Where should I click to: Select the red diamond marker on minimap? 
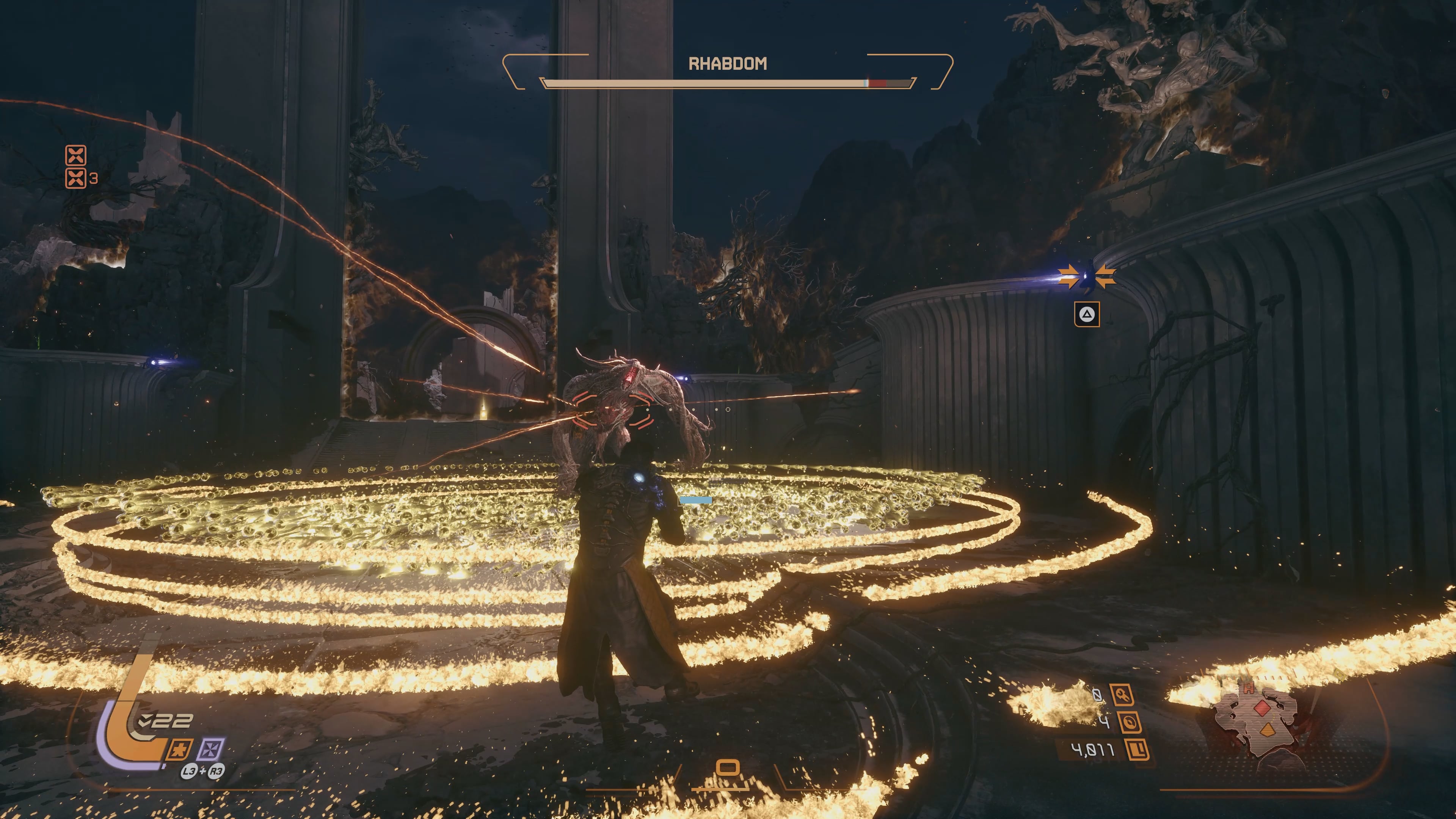tap(1262, 708)
